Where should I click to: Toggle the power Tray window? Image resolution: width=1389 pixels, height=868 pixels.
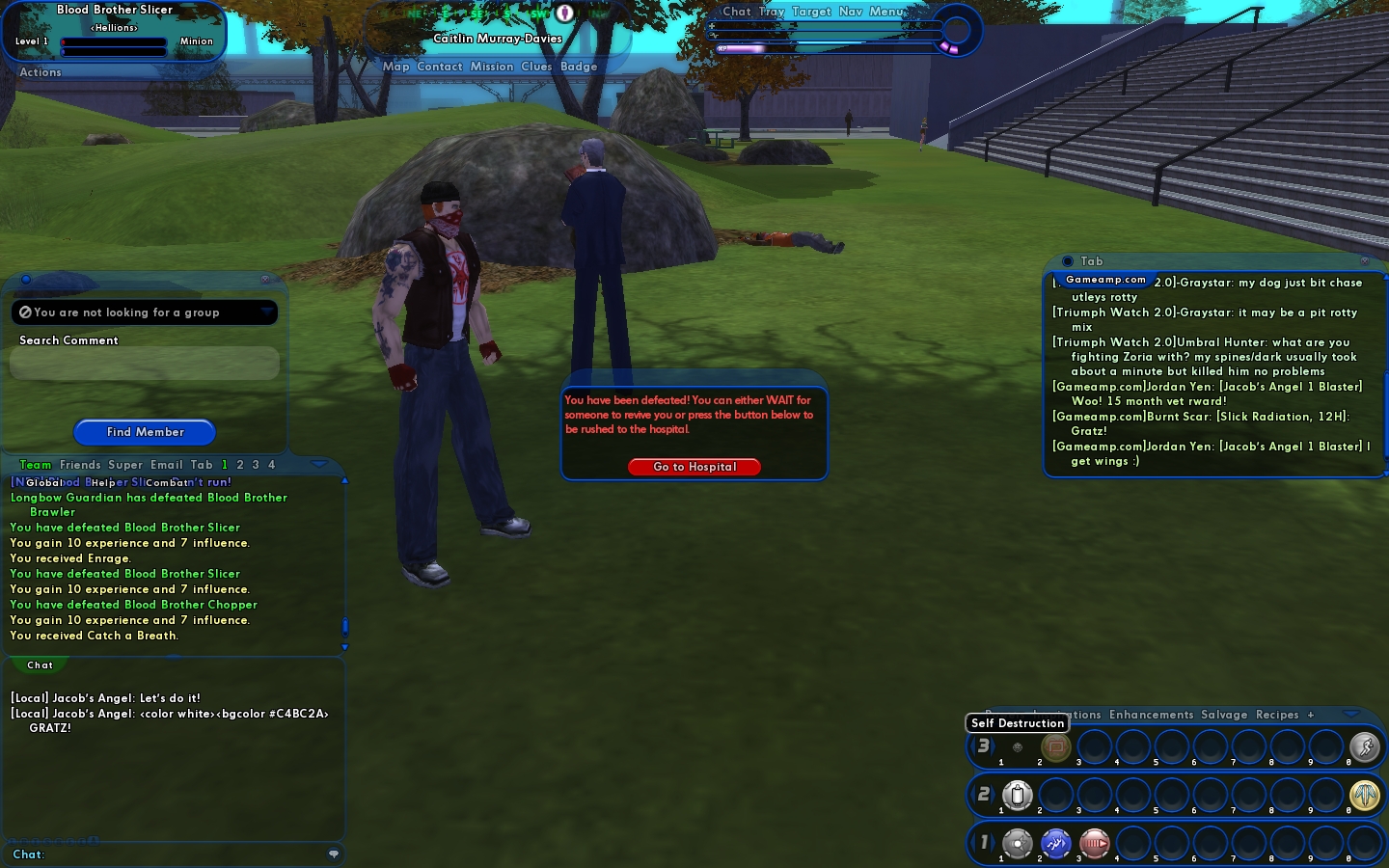pos(772,12)
